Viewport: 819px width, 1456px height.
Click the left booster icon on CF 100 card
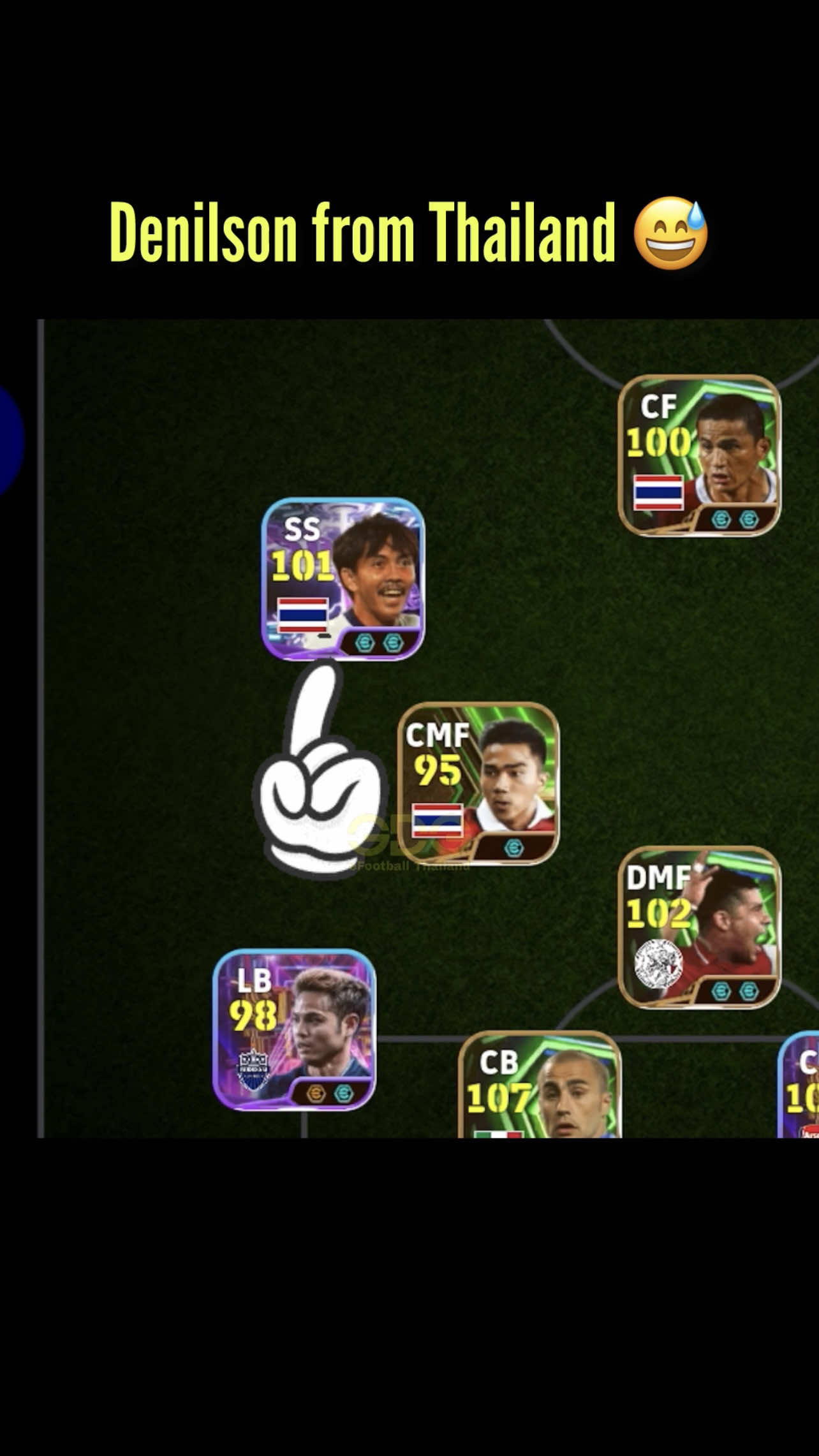click(721, 519)
